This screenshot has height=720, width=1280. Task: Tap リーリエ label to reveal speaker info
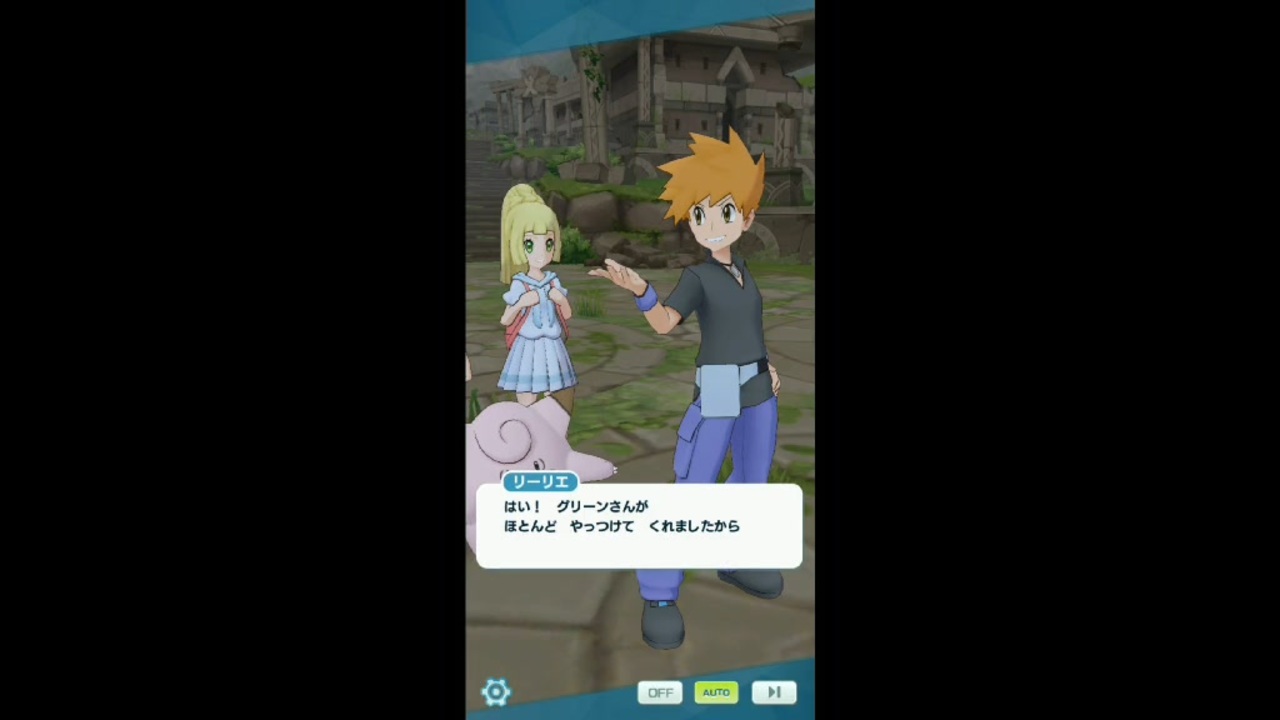coord(540,482)
